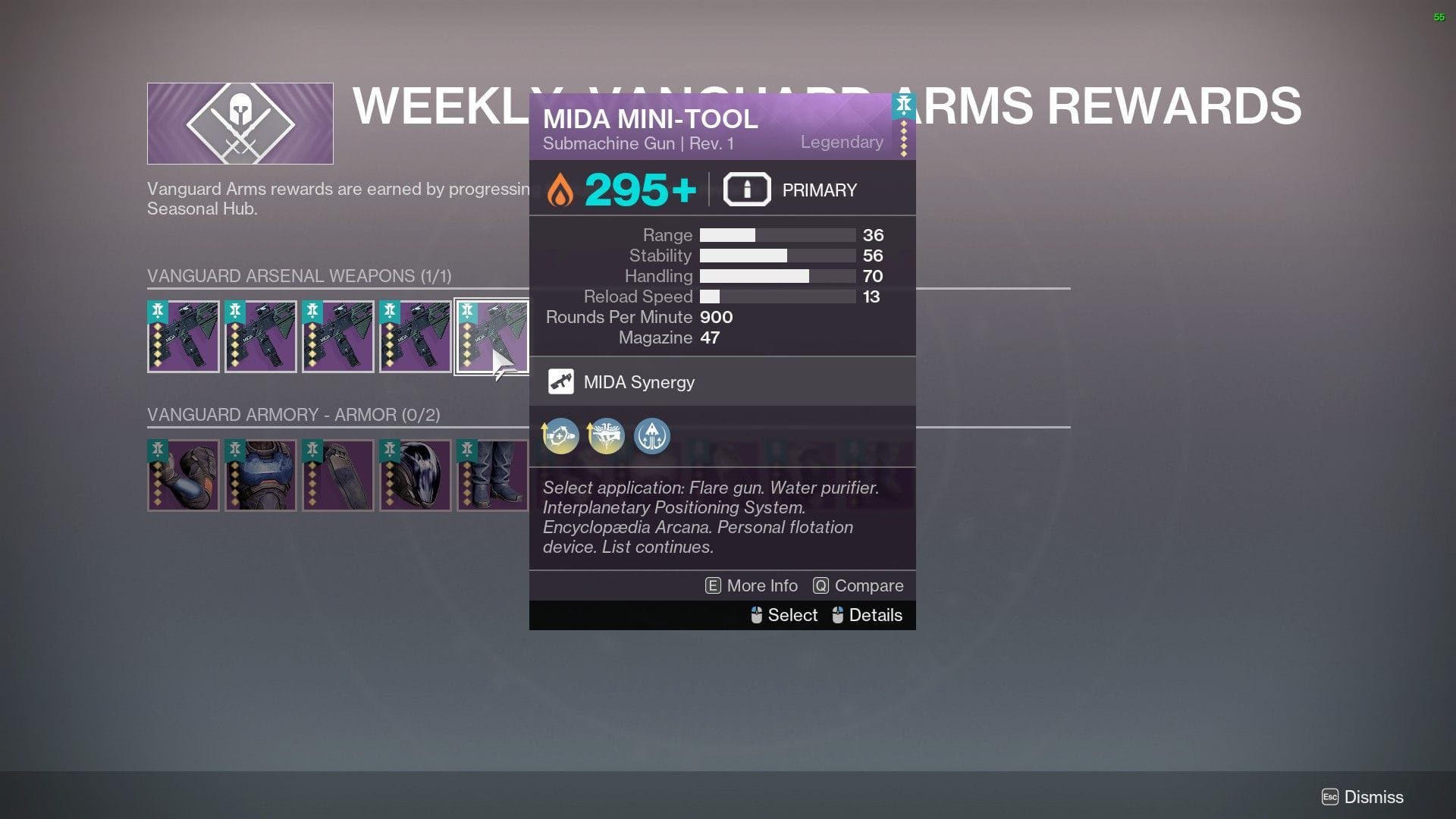The width and height of the screenshot is (1456, 819).
Task: Click the boots thumbnail in Vanguard Armory
Action: coord(493,475)
